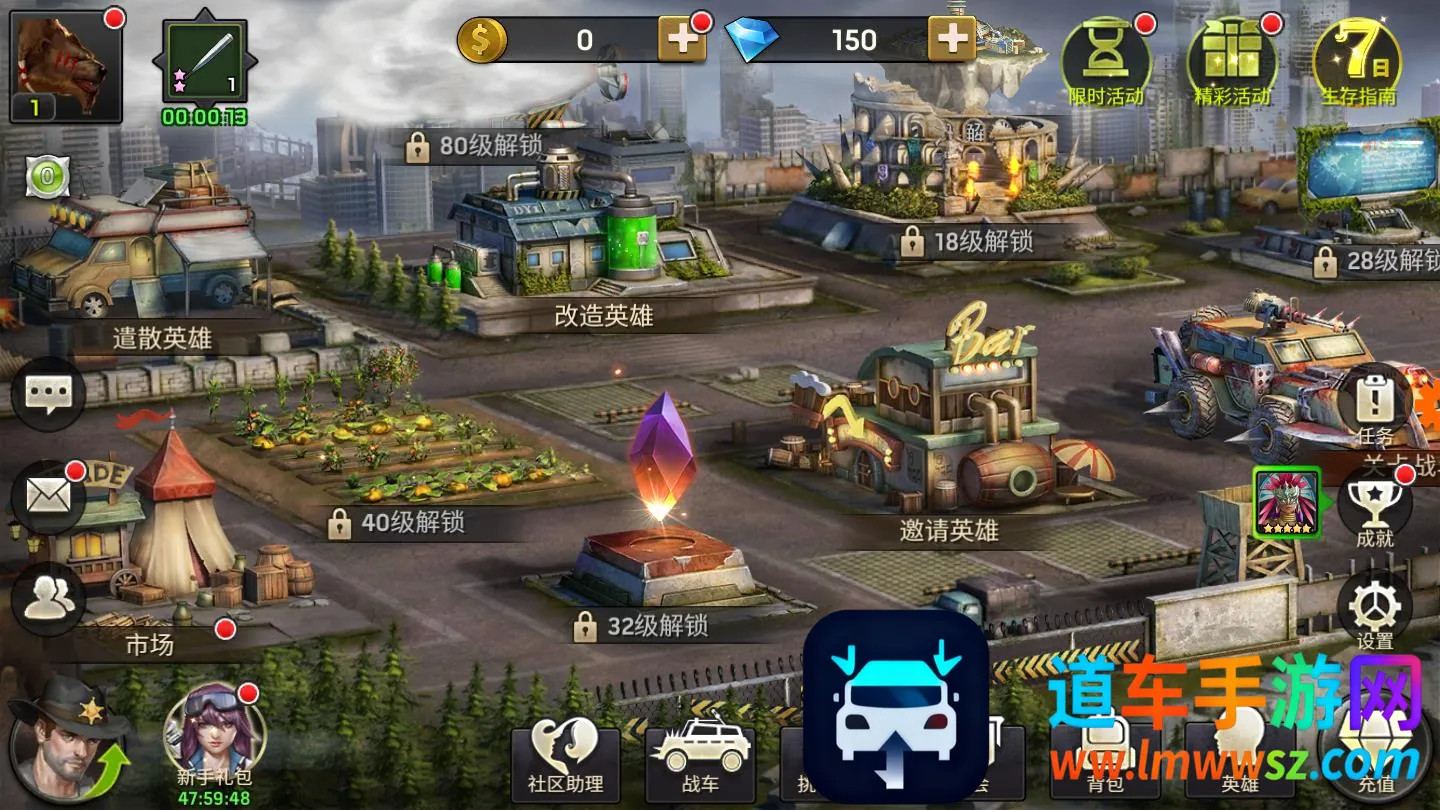Open the 精彩活动 gift box icon
Viewport: 1440px width, 810px height.
coord(1231,62)
